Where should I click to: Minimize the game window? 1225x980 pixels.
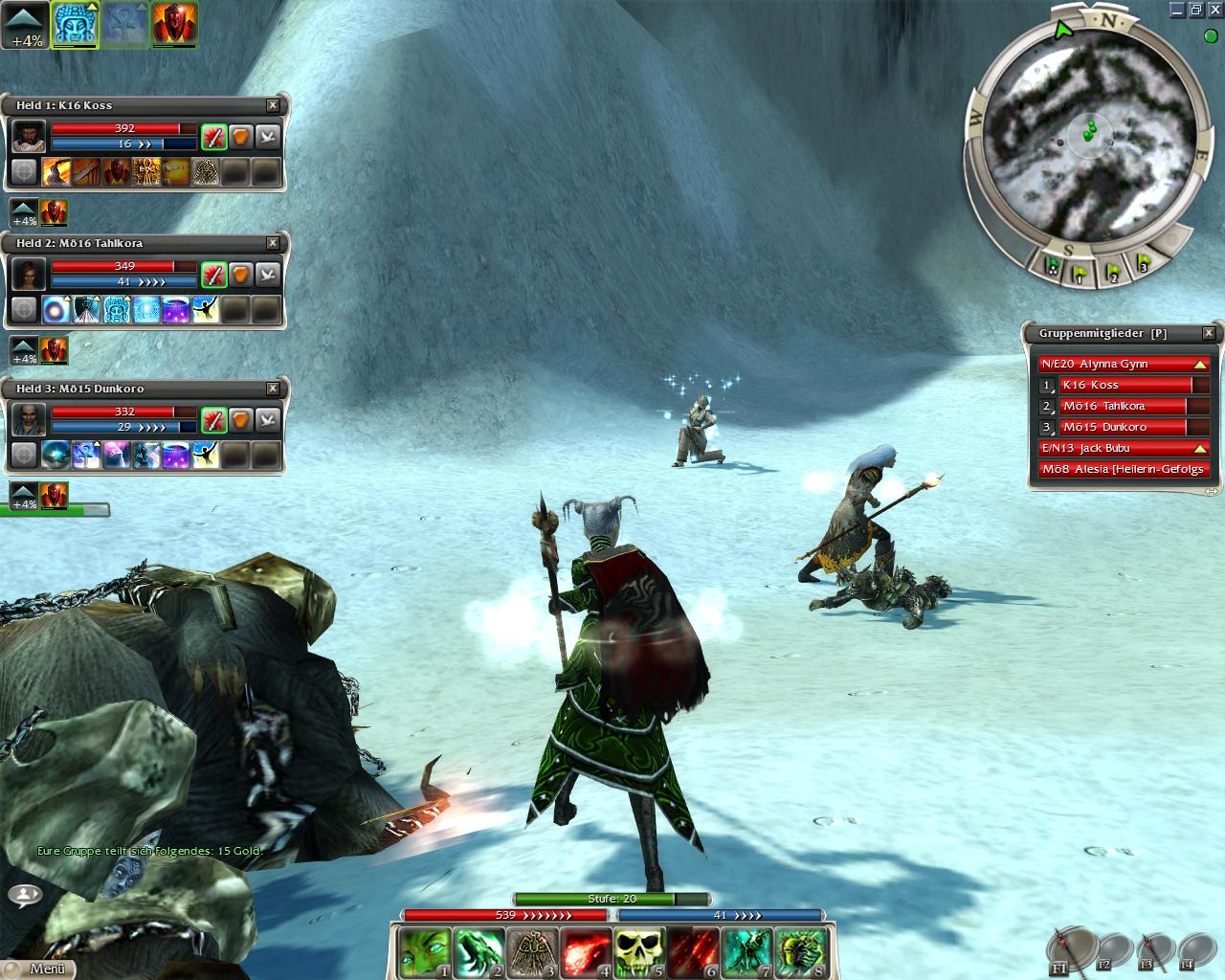(1177, 10)
